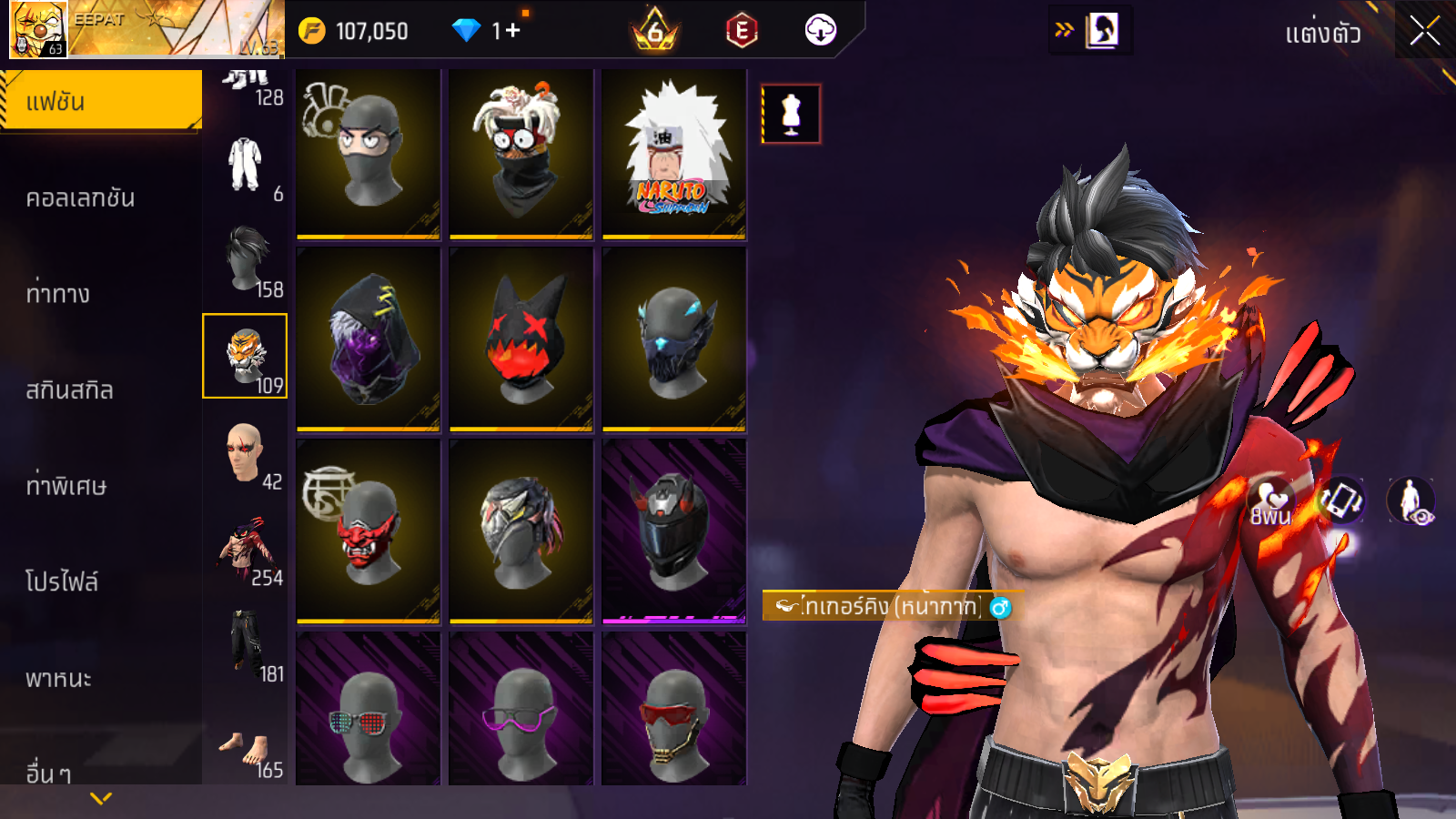Choose the black cat hood with red X eyes
1456x819 pixels.
point(521,339)
